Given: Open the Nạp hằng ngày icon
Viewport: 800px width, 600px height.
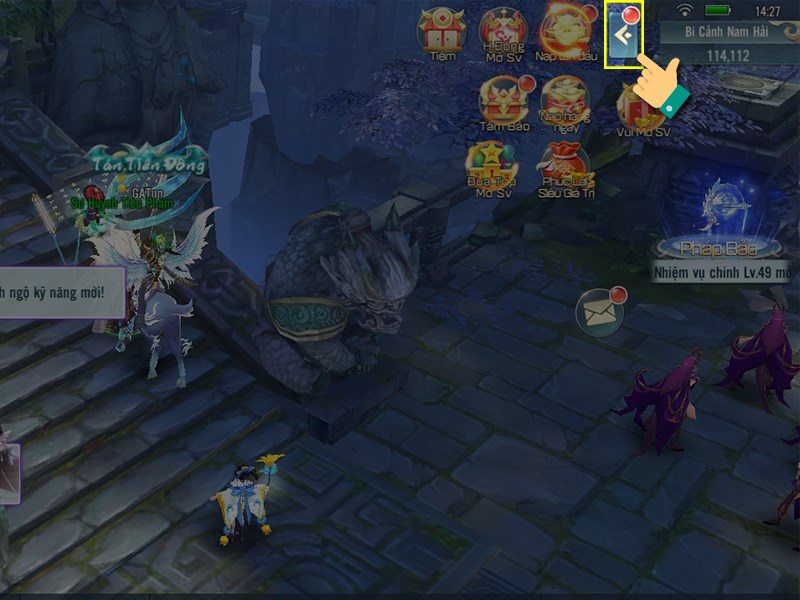Looking at the screenshot, I should 565,103.
